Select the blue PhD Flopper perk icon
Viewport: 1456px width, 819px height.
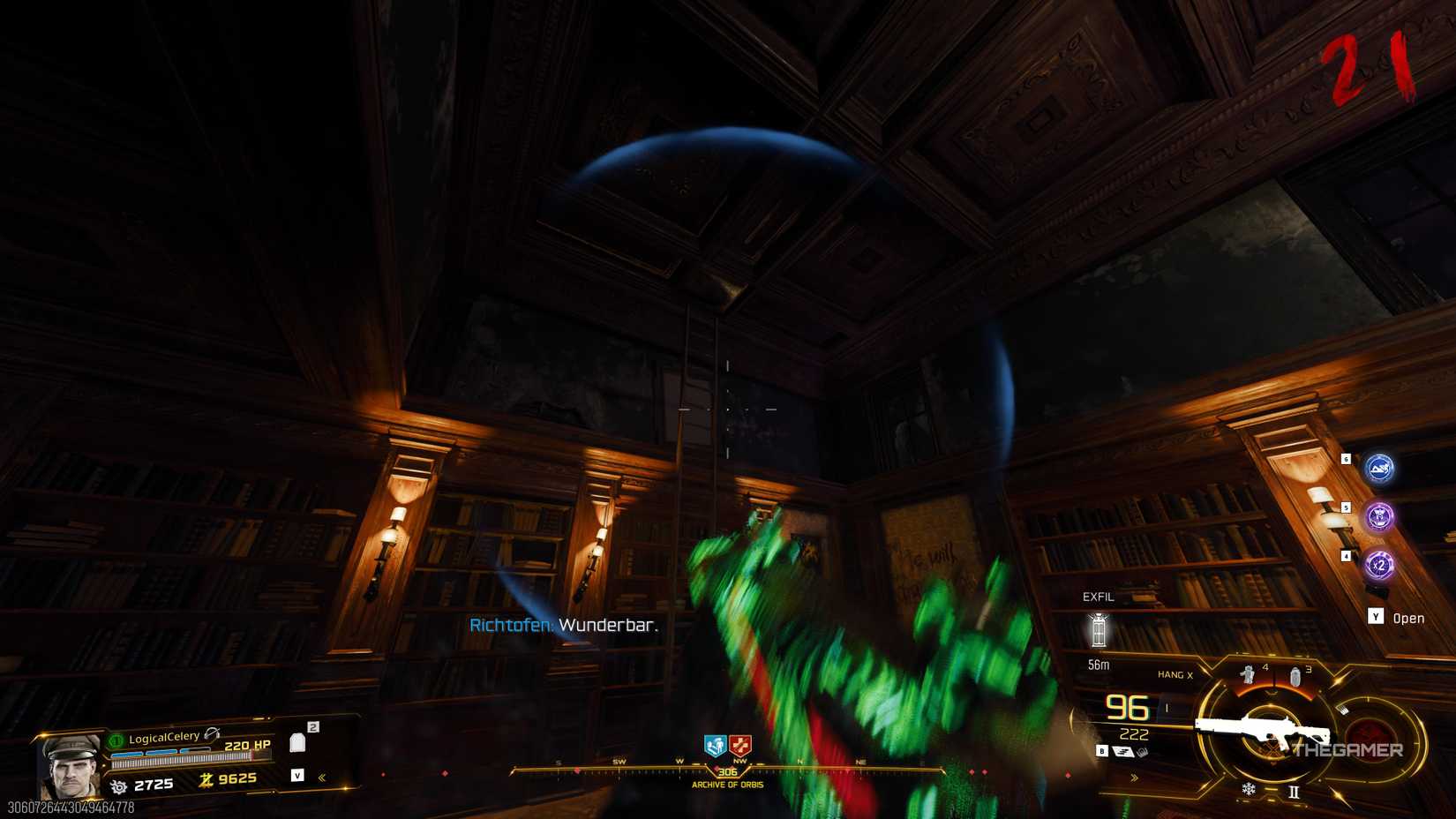tap(1379, 469)
